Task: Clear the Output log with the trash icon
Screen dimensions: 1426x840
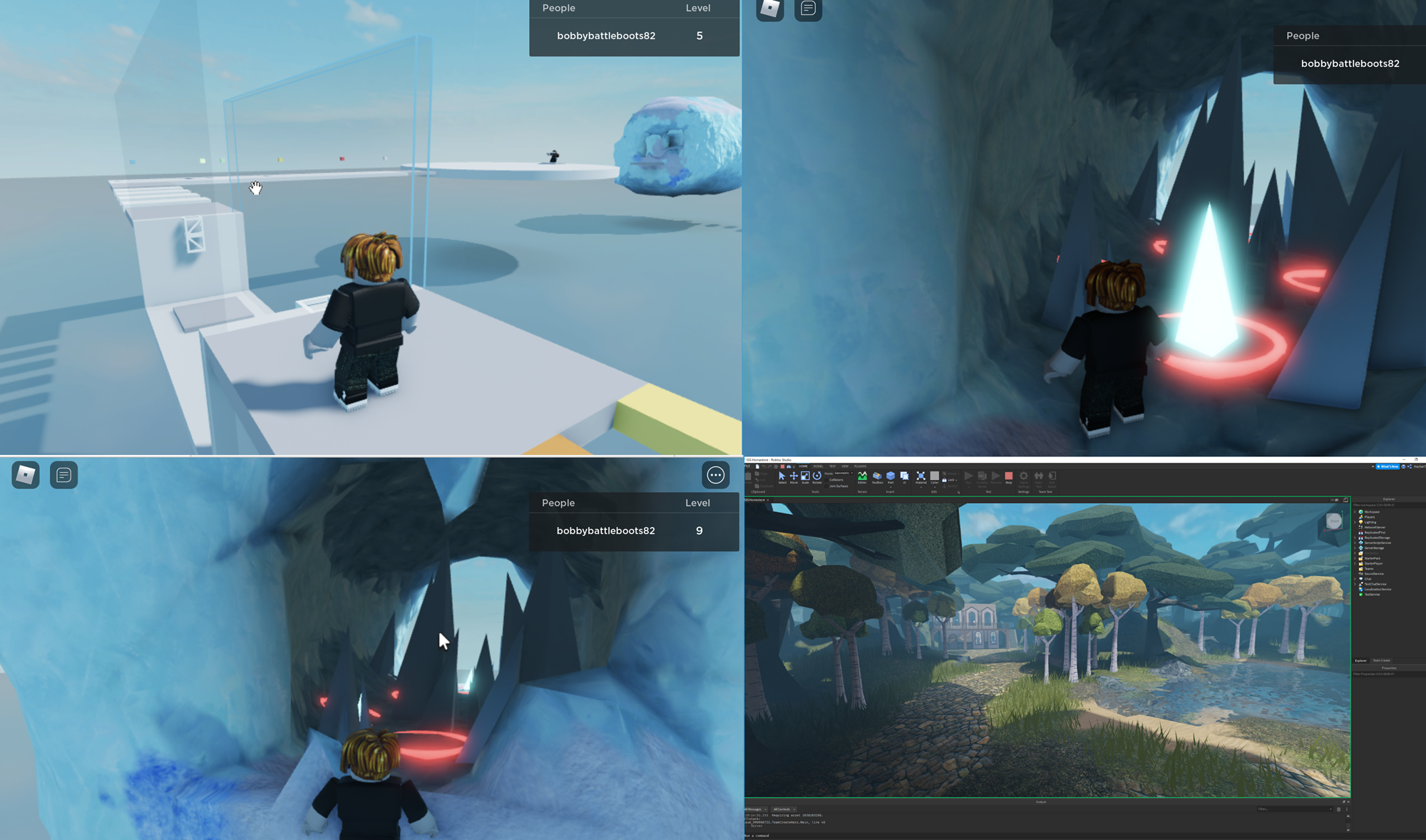Action: coord(1339,809)
